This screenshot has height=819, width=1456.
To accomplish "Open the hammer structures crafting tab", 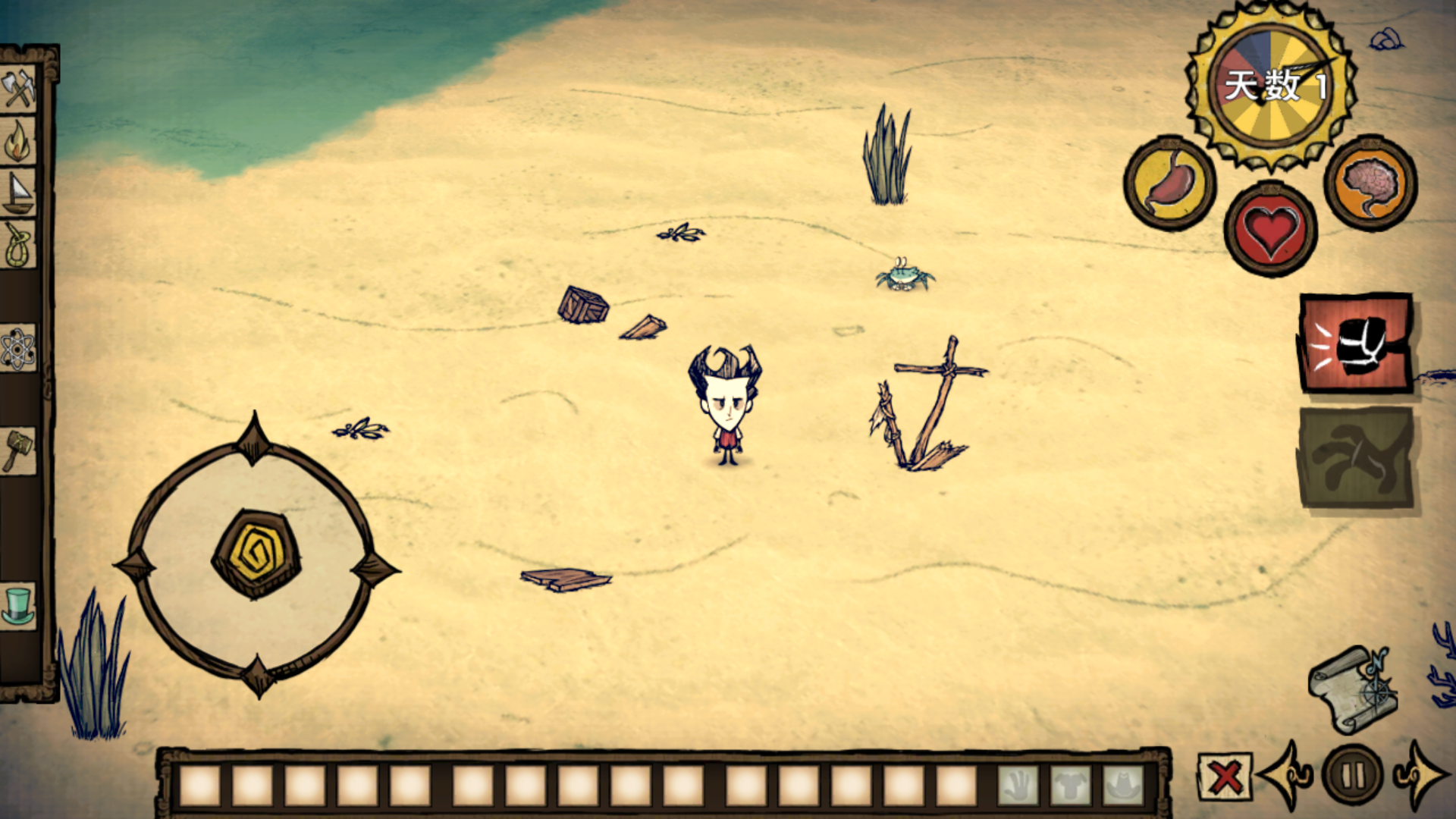I will coord(18,450).
